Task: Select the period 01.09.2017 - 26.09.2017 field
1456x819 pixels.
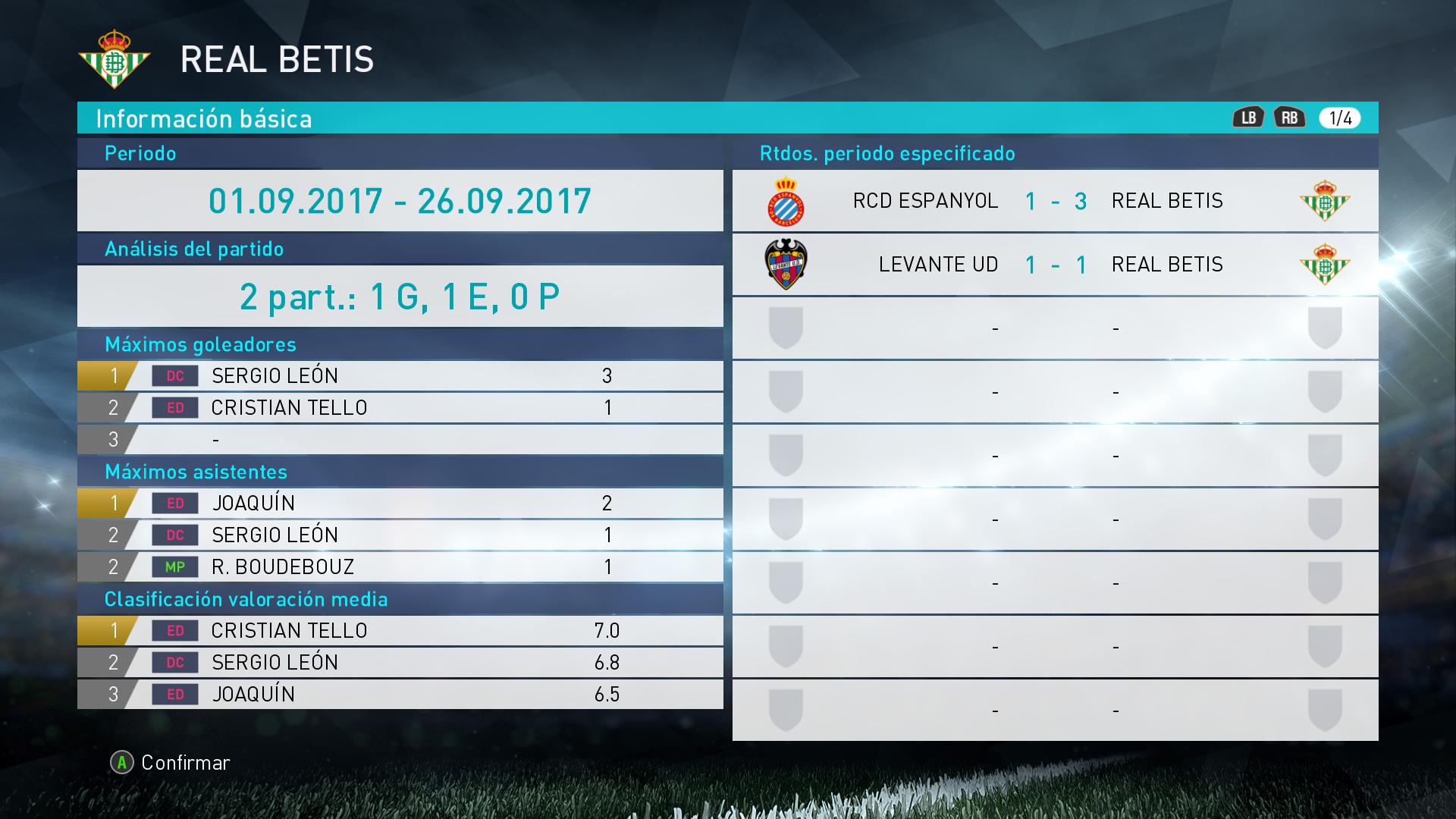Action: [x=400, y=201]
